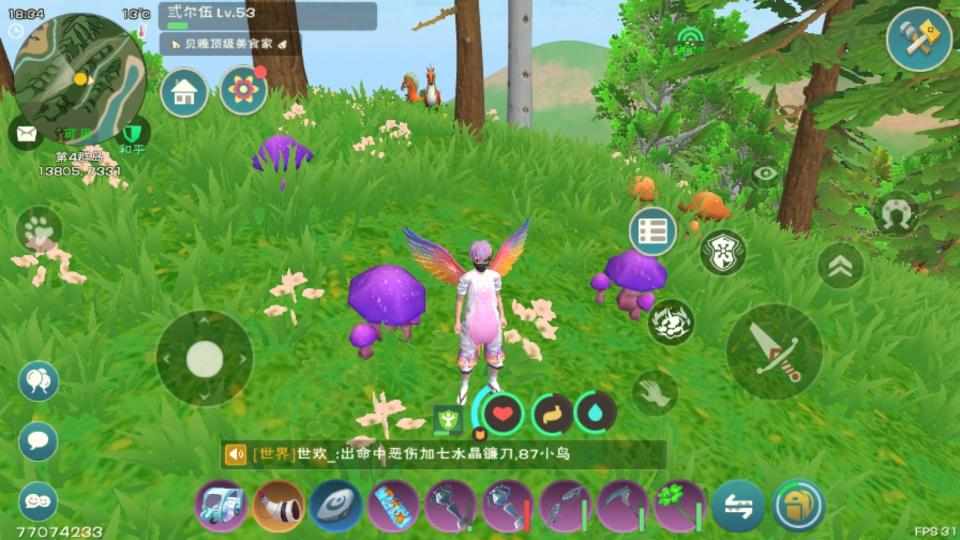Tap the horseshoe mount button
960x540 pixels.
click(895, 214)
